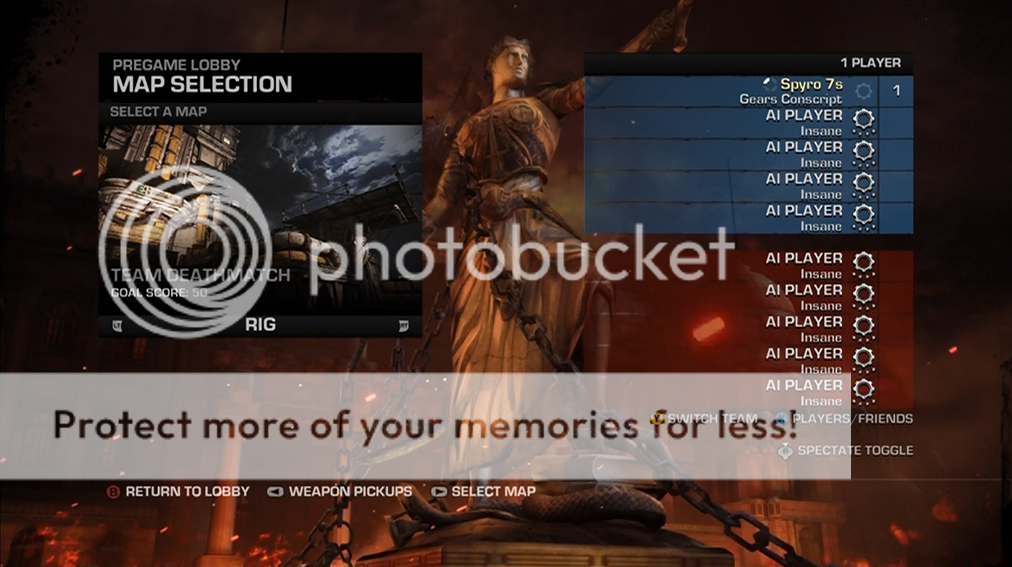Select the RIG map preview image
Viewport: 1012px width, 567px height.
tap(260, 218)
